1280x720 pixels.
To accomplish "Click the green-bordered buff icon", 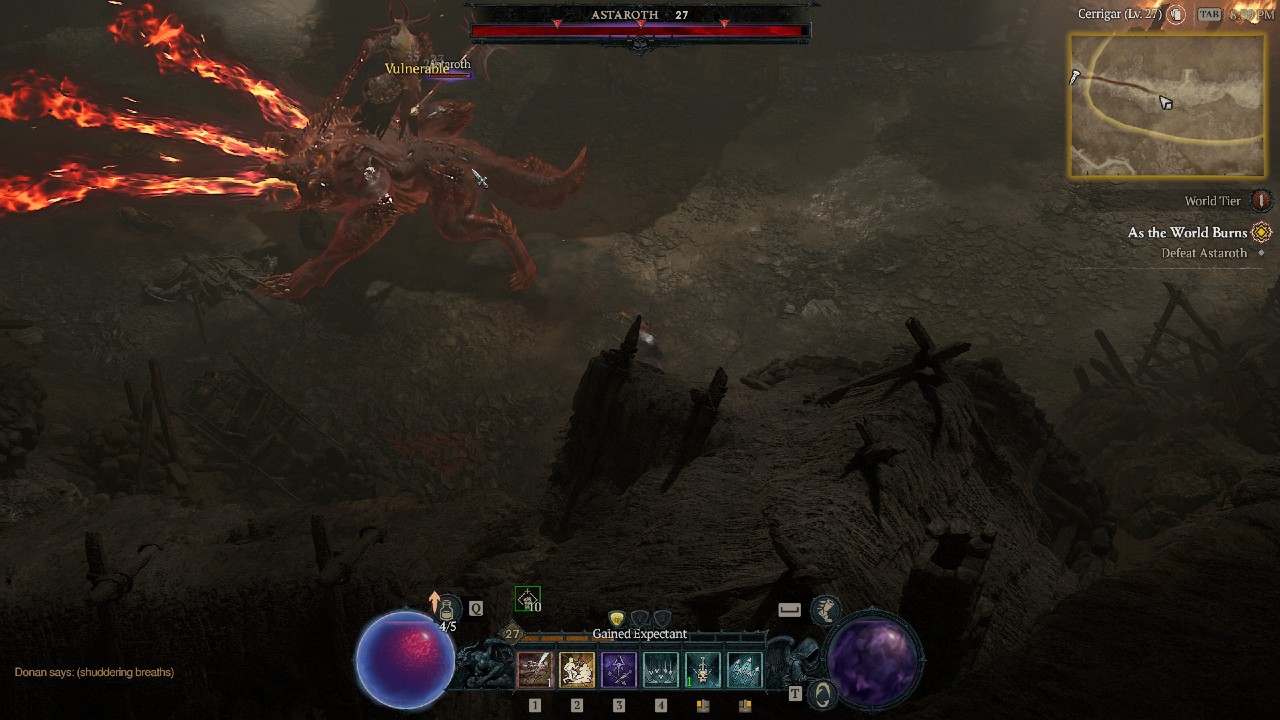I will pos(527,599).
